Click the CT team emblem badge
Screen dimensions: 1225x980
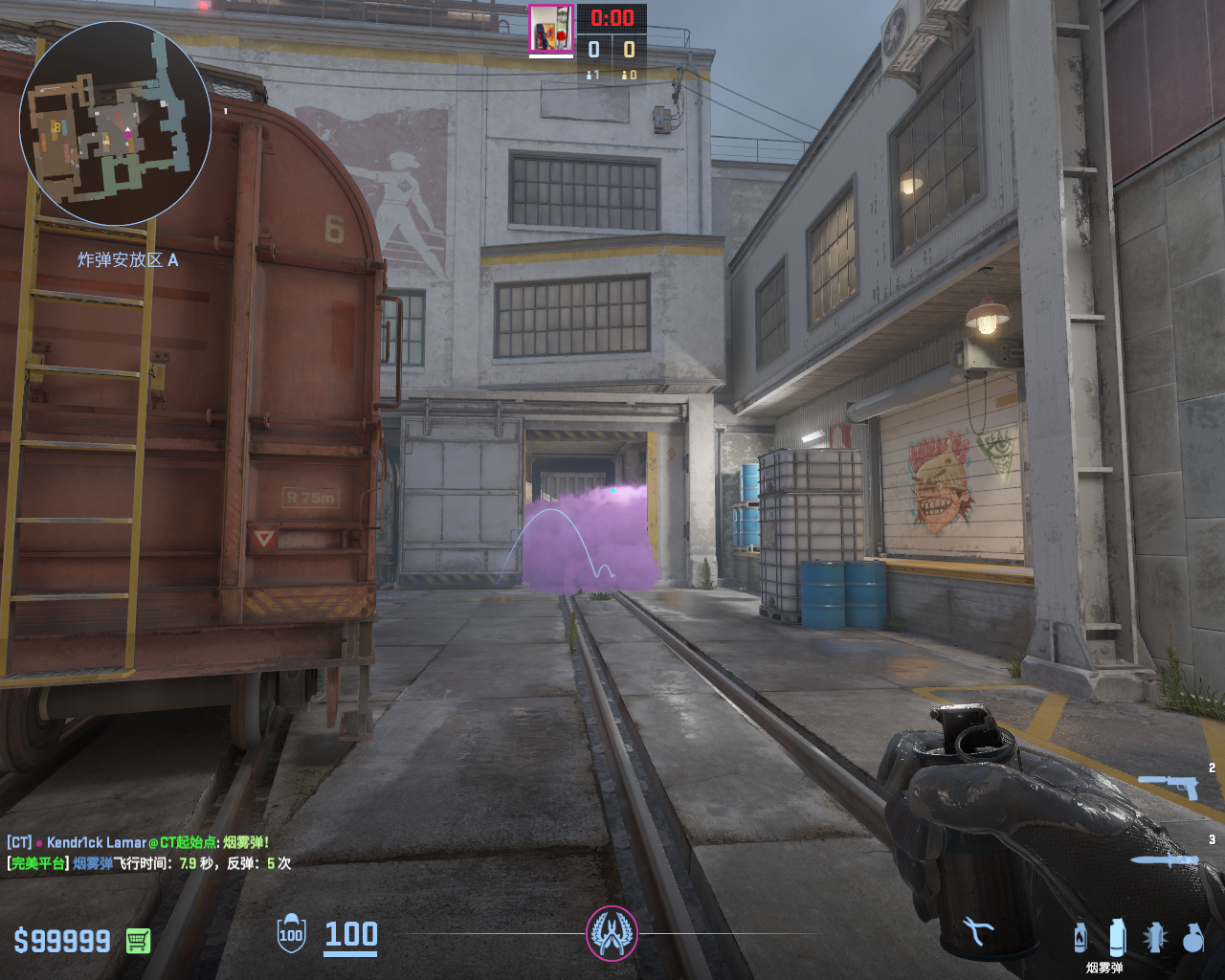pos(612,933)
